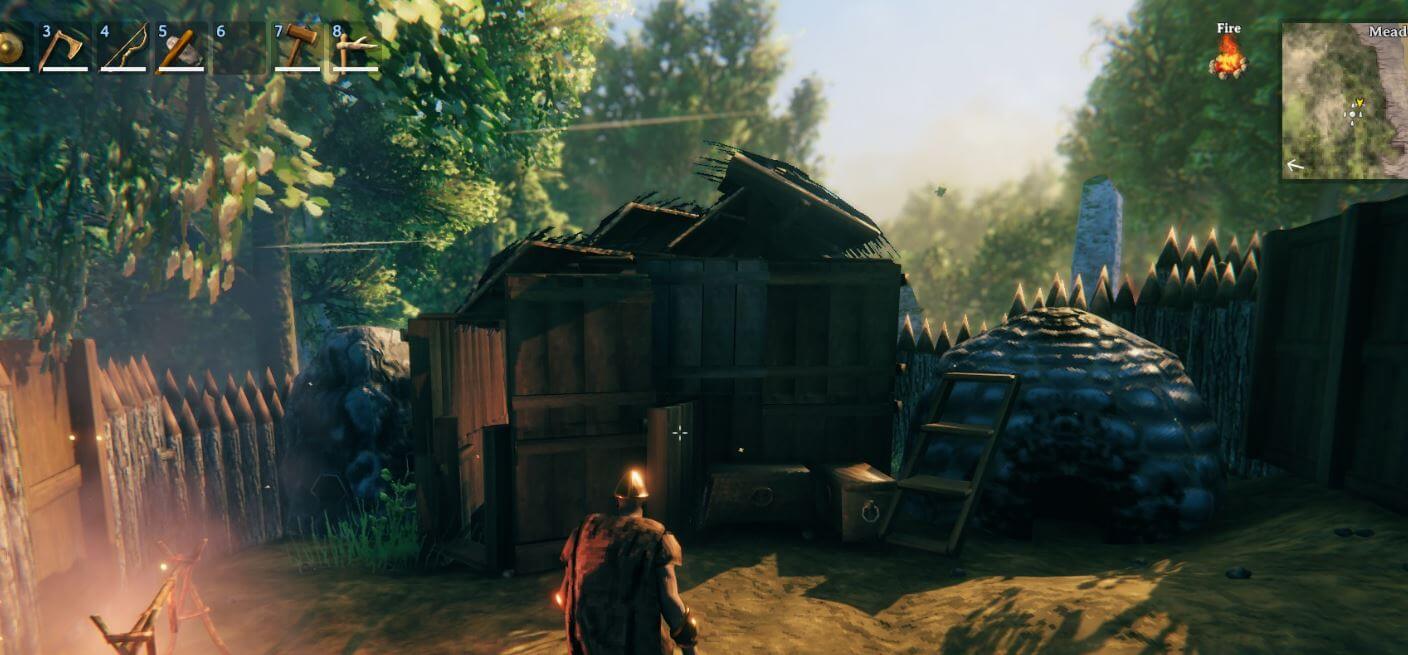Click the yellow player marker on minimap
The height and width of the screenshot is (655, 1408).
(1358, 103)
